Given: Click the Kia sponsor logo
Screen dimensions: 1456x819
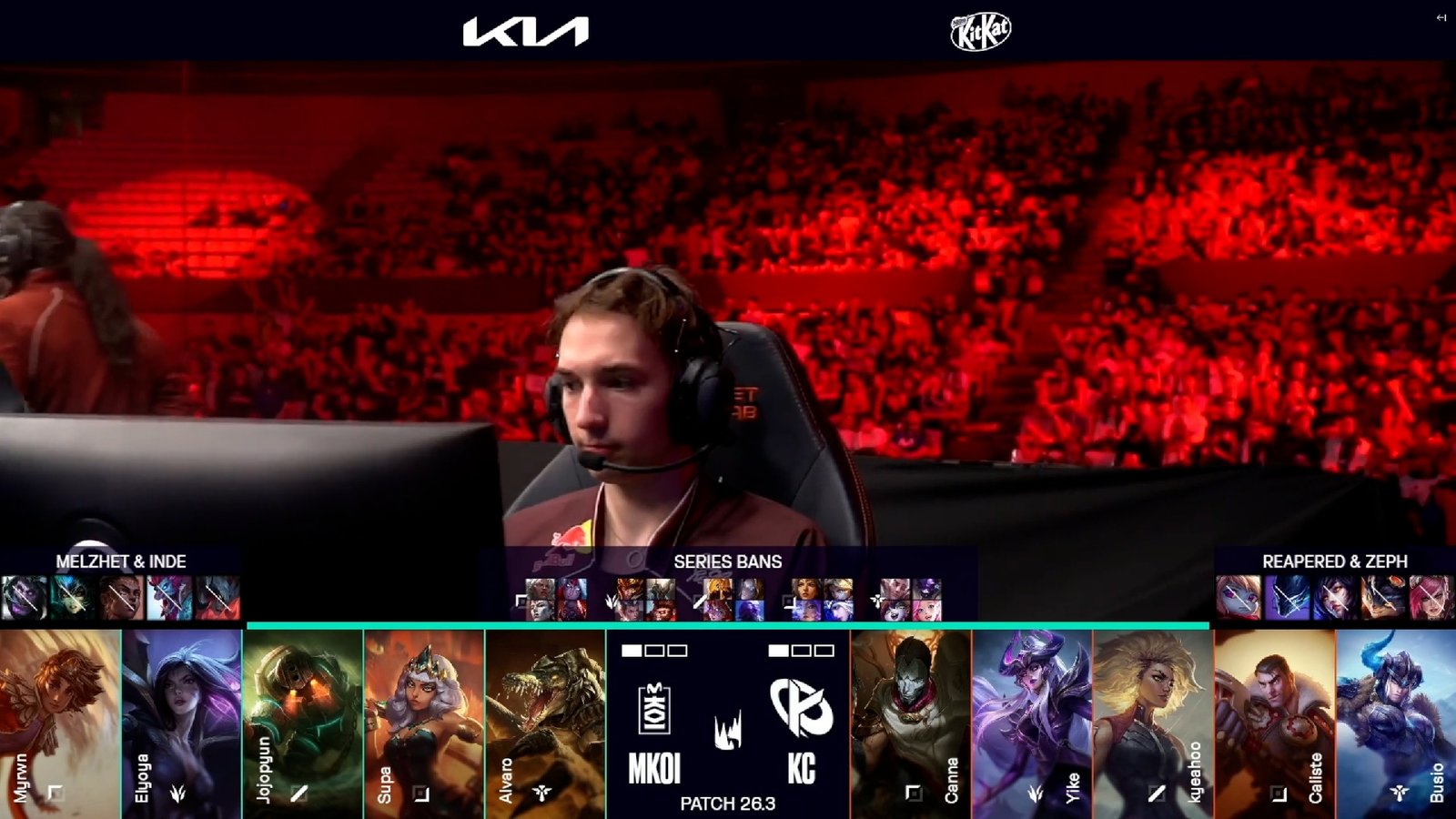Looking at the screenshot, I should 526,33.
